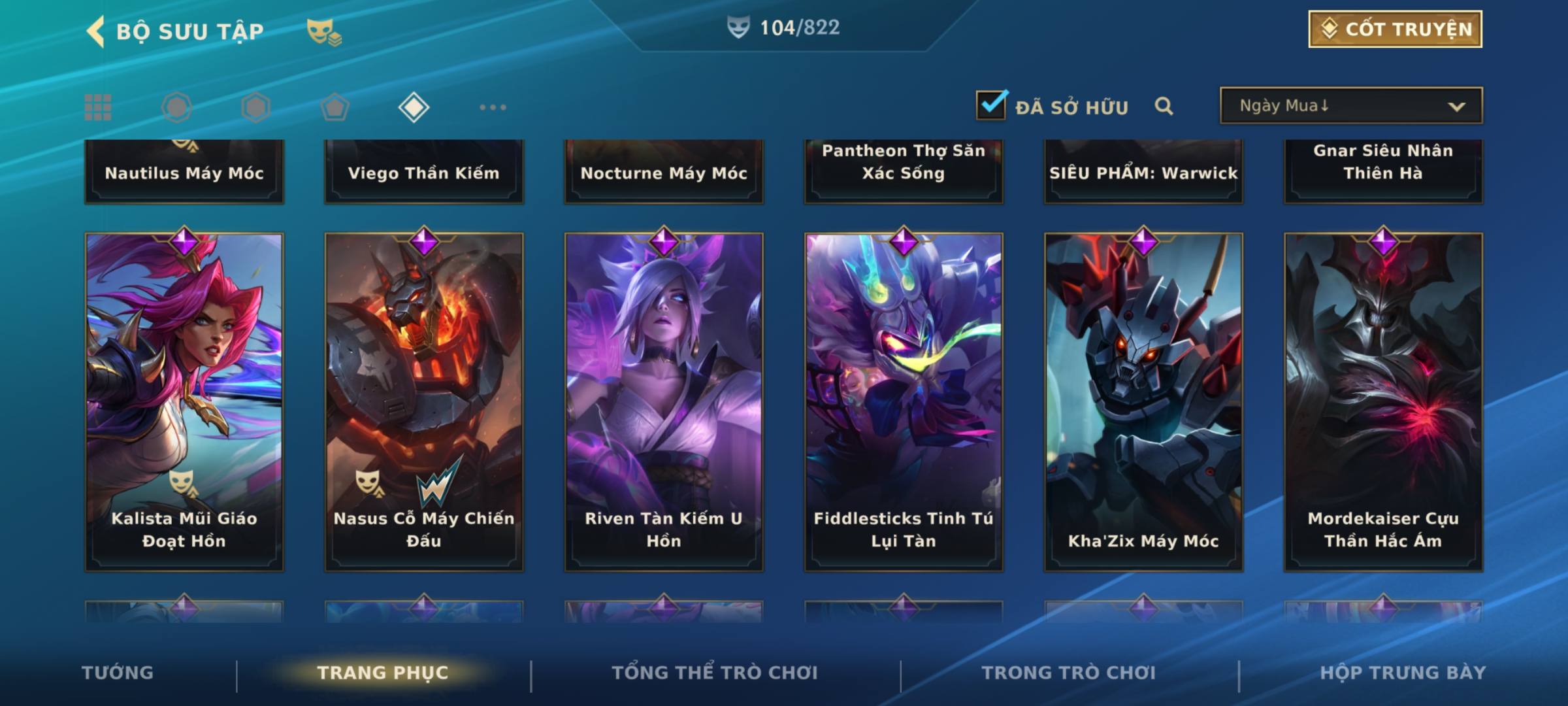This screenshot has height=706, width=1568.
Task: Click the gold mask icon beside title
Action: point(323,31)
